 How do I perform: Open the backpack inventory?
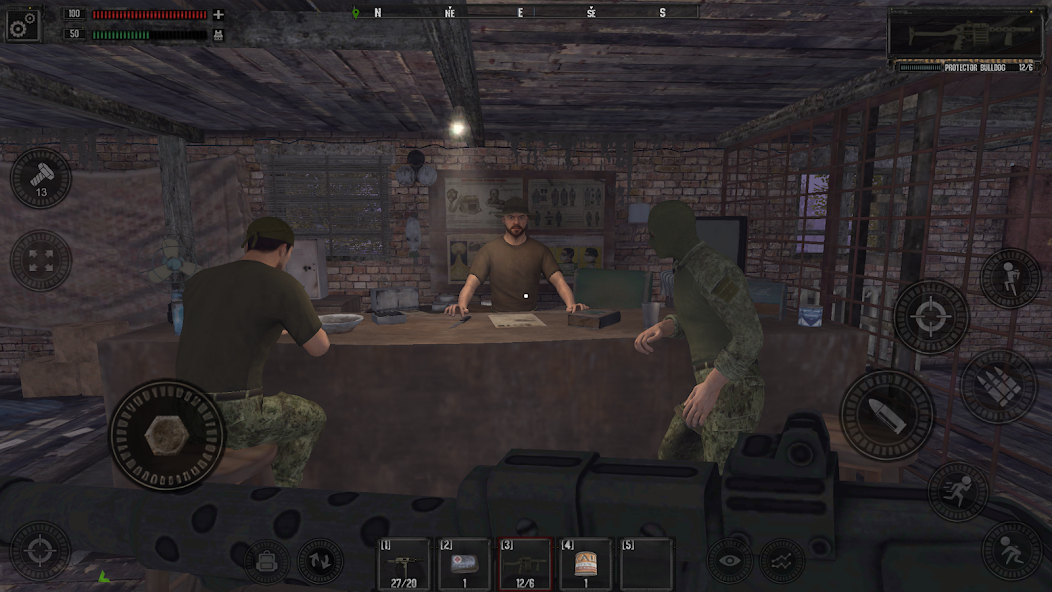pyautogui.click(x=266, y=561)
